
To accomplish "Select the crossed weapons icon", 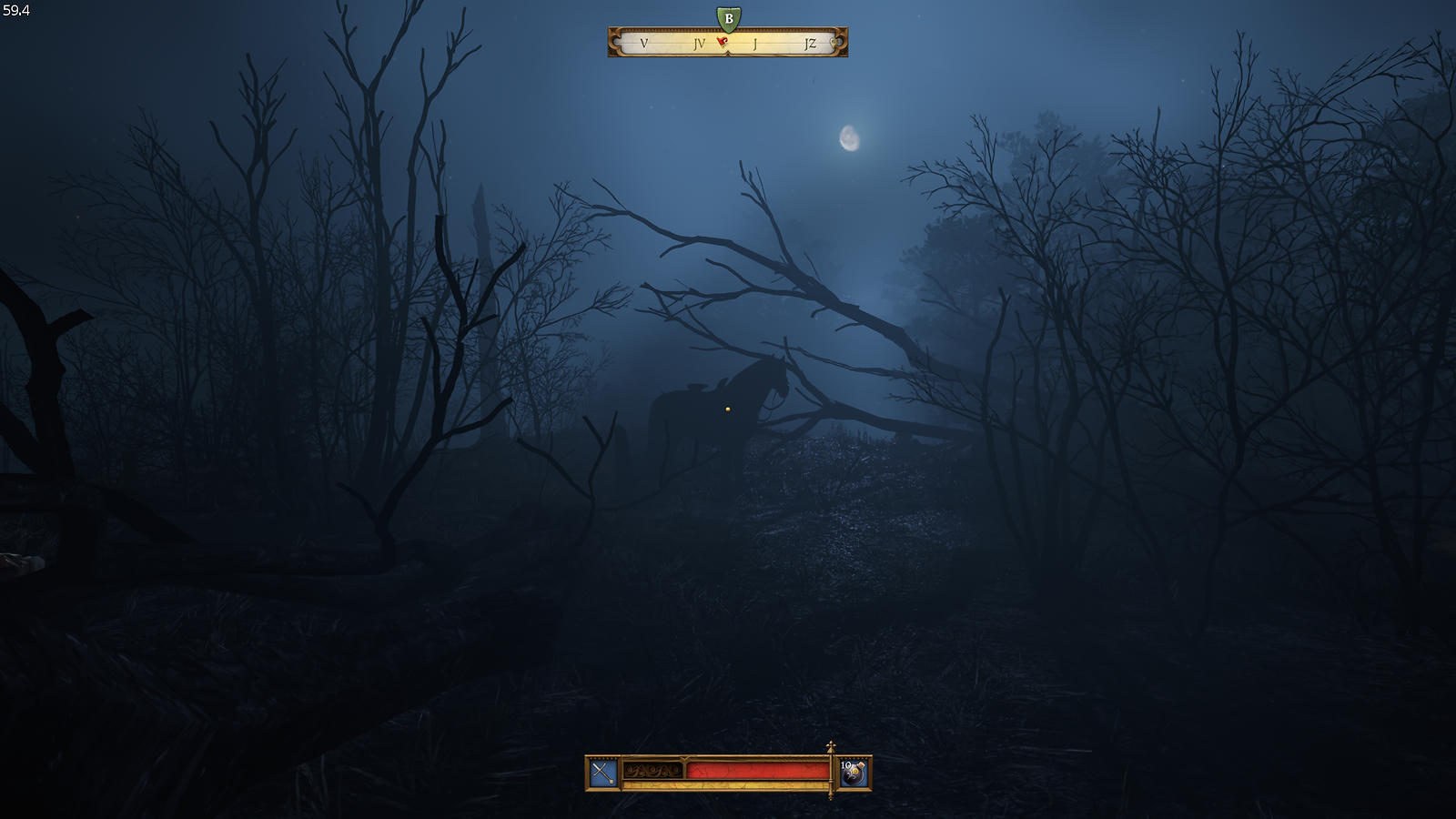I will pos(602,773).
